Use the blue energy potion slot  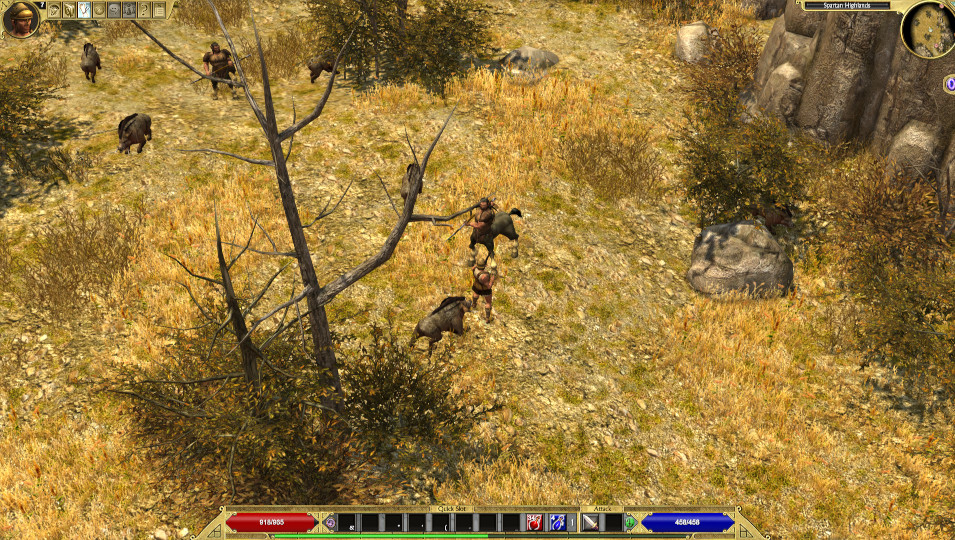coord(557,522)
